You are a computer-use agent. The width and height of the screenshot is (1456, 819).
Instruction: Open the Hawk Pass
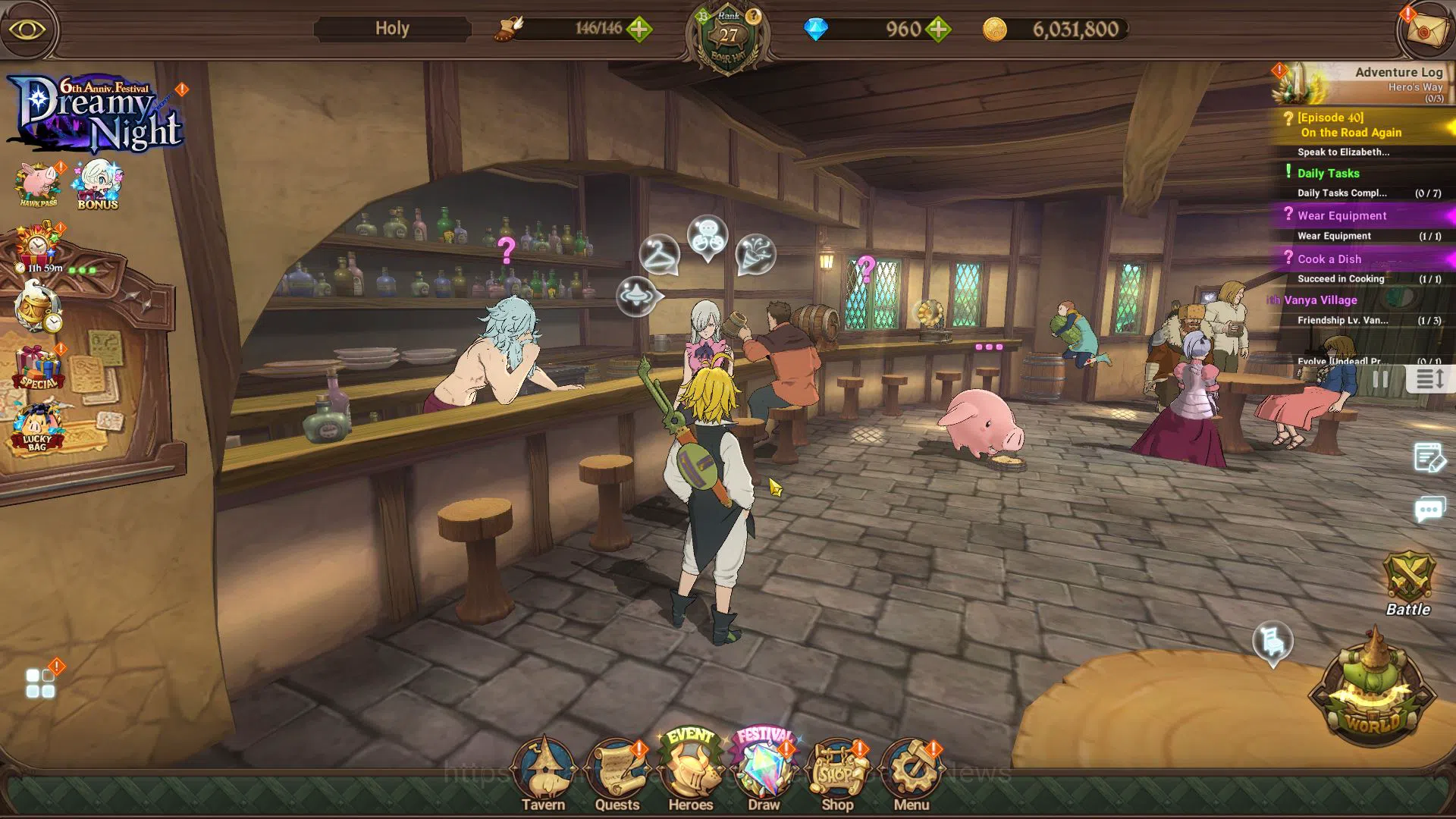click(x=38, y=184)
